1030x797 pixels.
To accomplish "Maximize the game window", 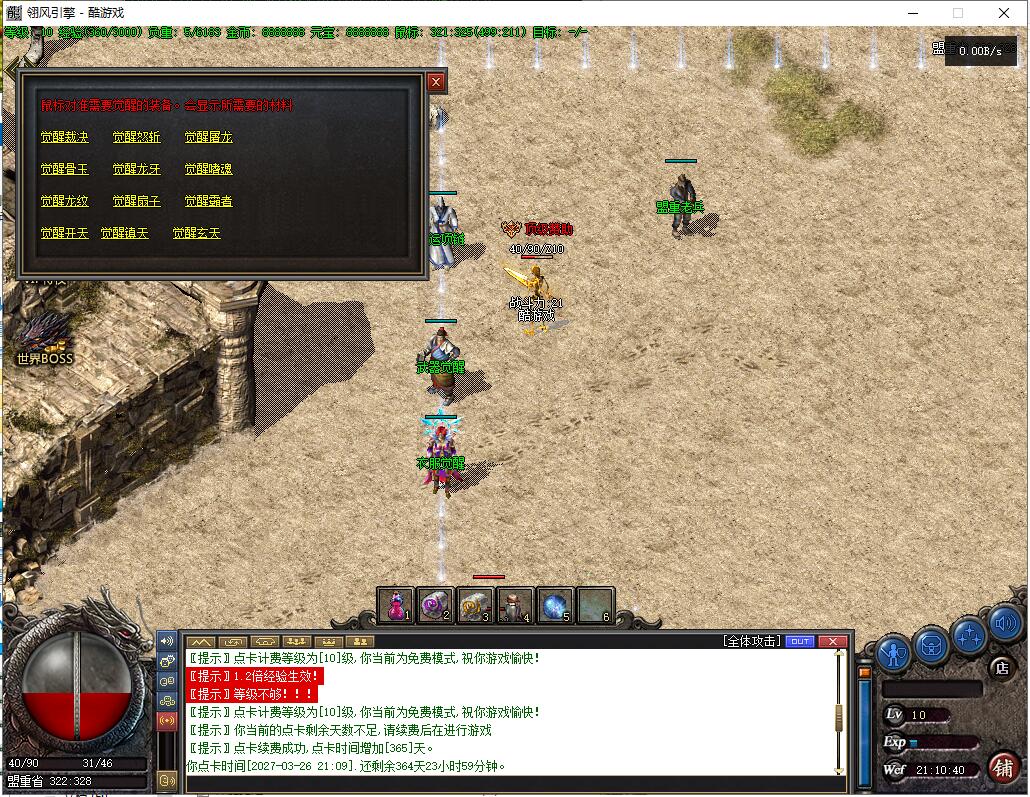I will pyautogui.click(x=957, y=13).
